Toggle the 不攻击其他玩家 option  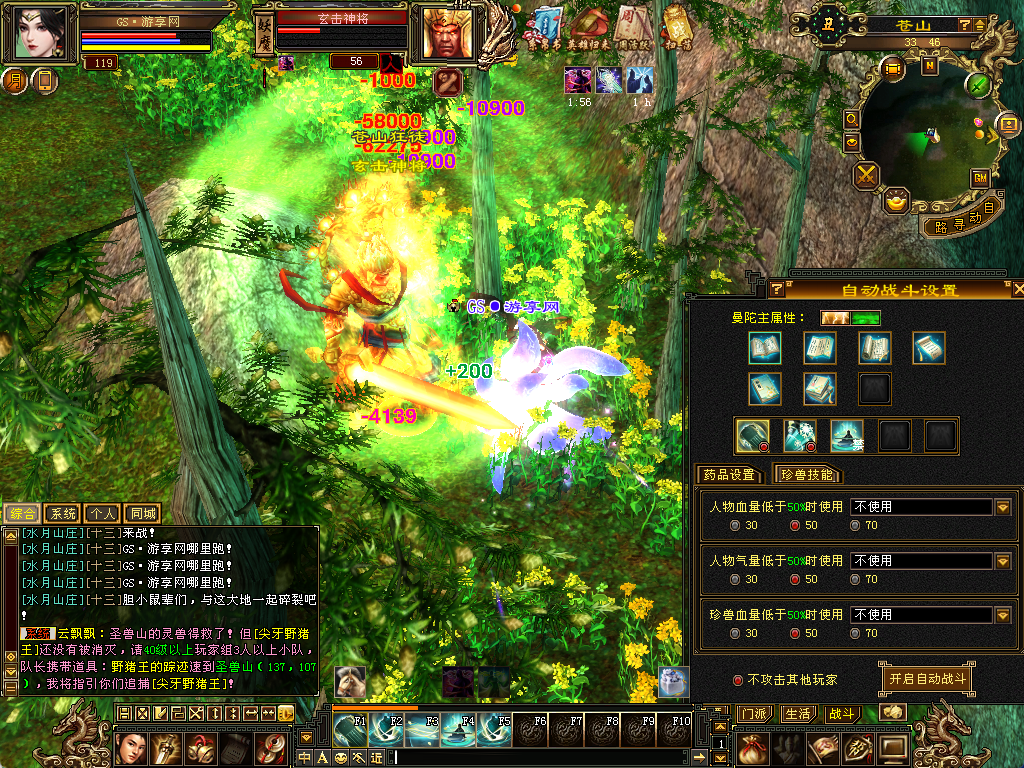coord(738,680)
